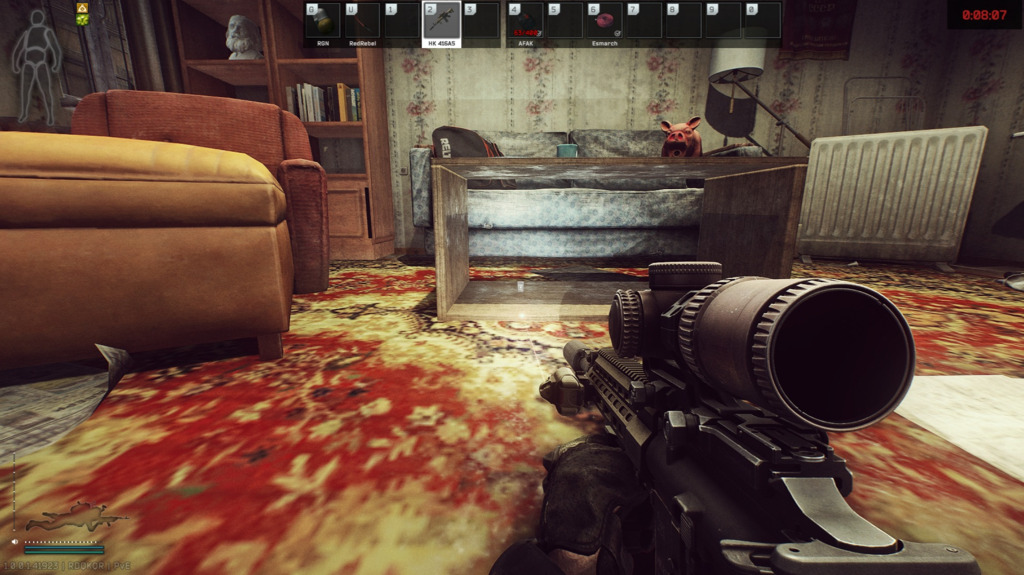
Task: Click the green status effect icon
Action: (x=82, y=20)
